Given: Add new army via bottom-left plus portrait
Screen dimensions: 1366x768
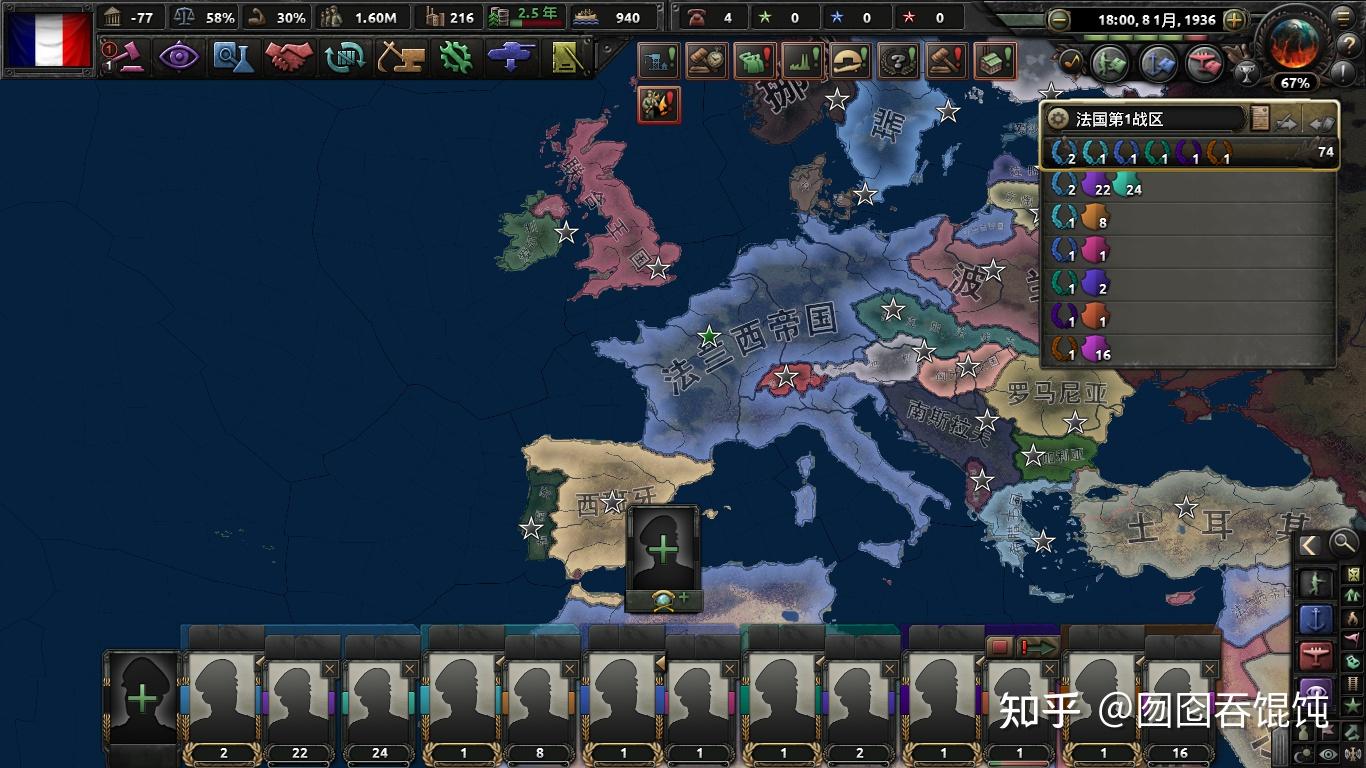Looking at the screenshot, I should coord(142,698).
